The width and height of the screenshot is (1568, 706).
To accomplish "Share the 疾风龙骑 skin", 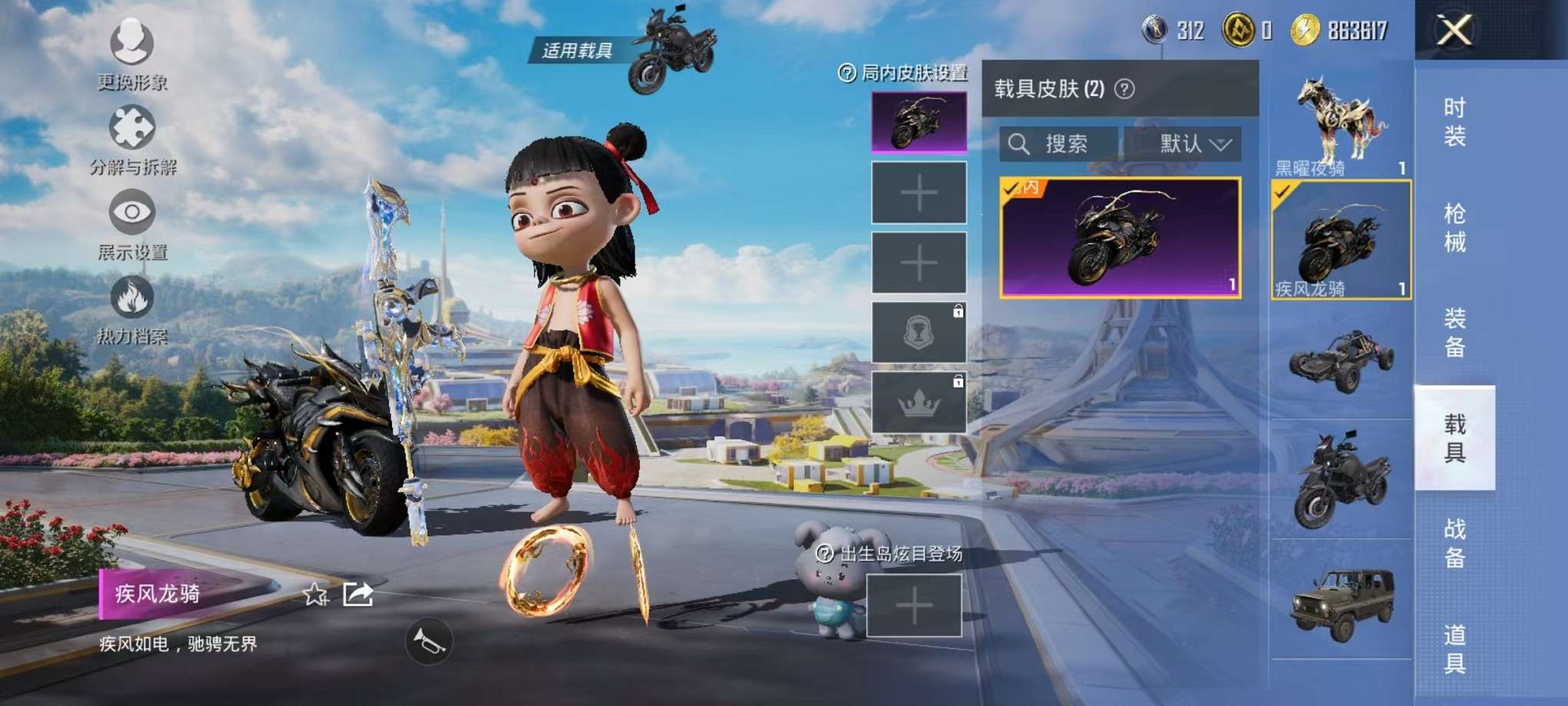I will 358,594.
